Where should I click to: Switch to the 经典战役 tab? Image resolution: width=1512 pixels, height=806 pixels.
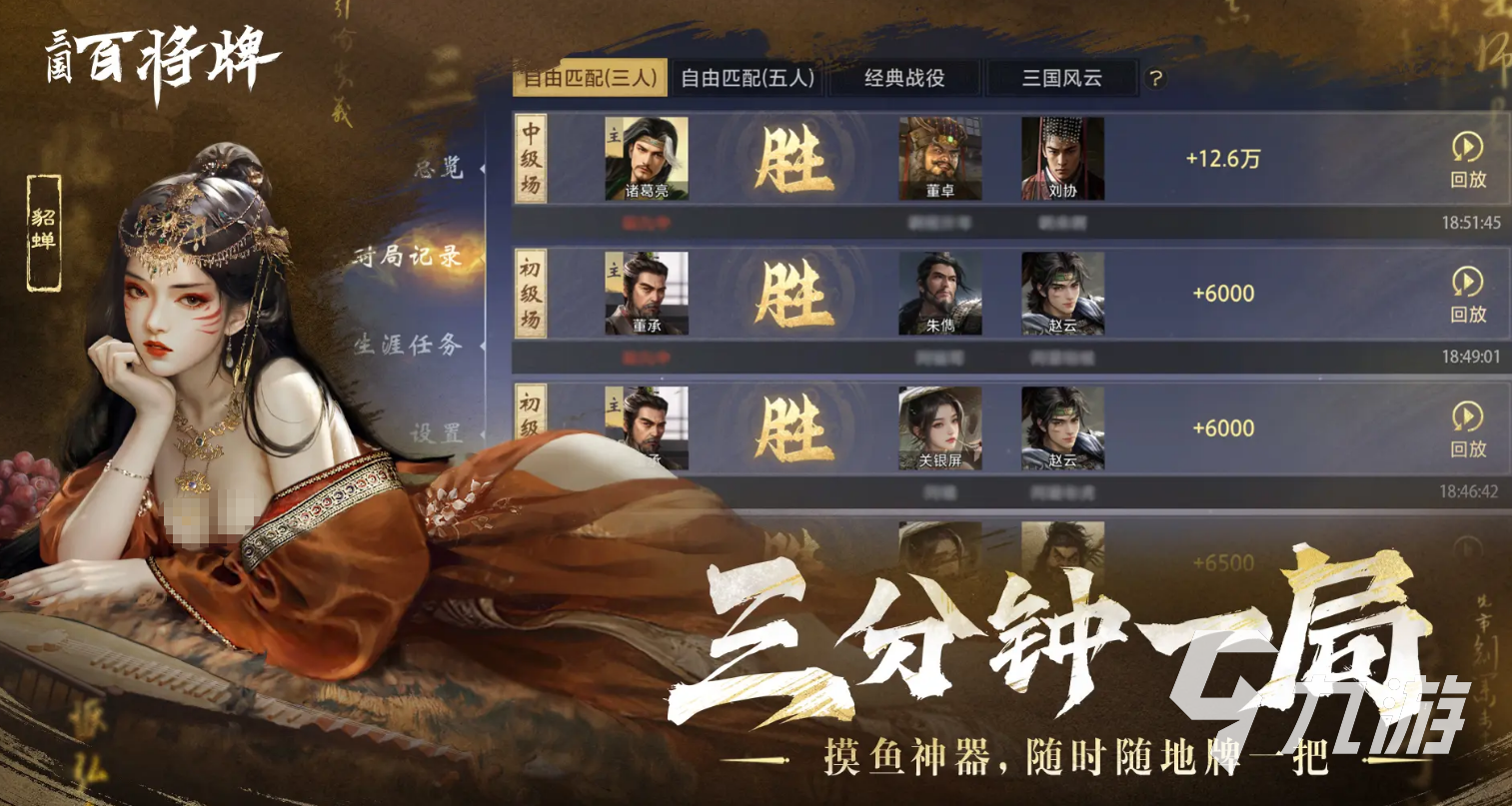coord(903,77)
